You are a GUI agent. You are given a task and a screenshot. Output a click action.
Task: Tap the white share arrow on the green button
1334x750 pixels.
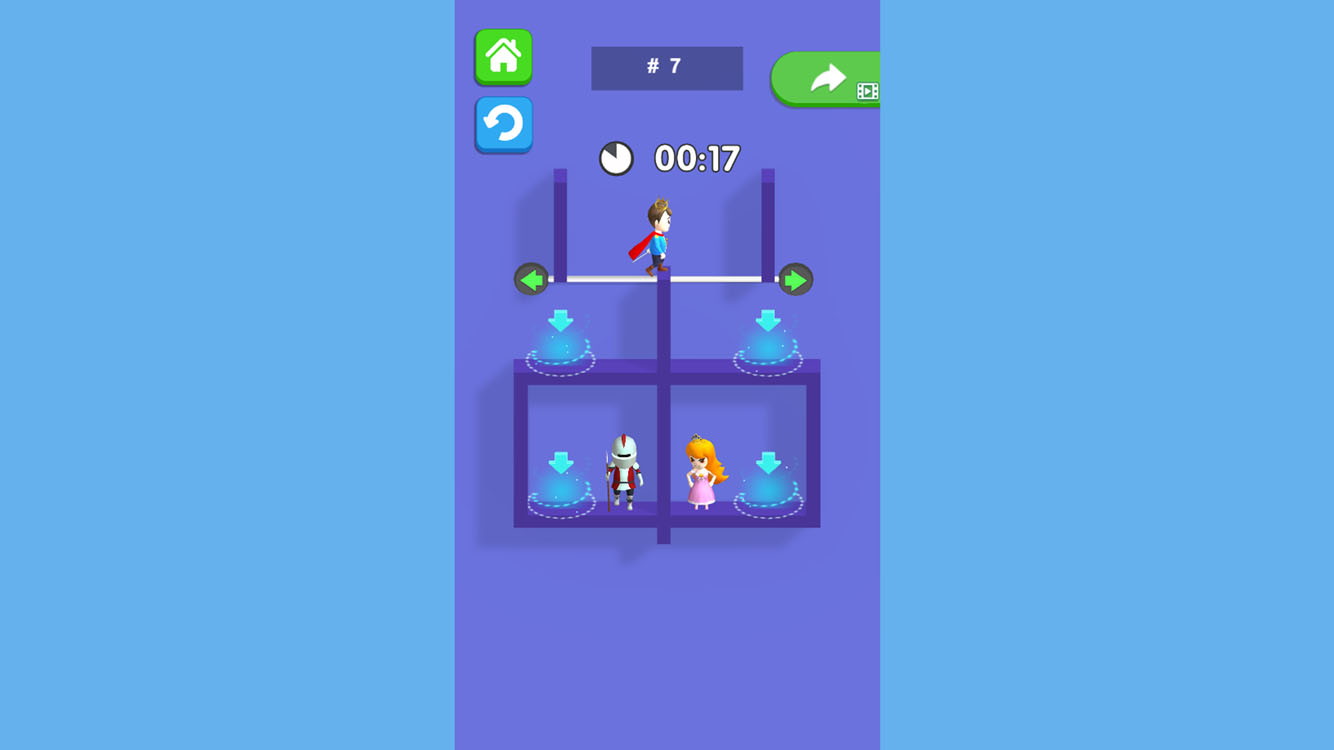[x=828, y=77]
